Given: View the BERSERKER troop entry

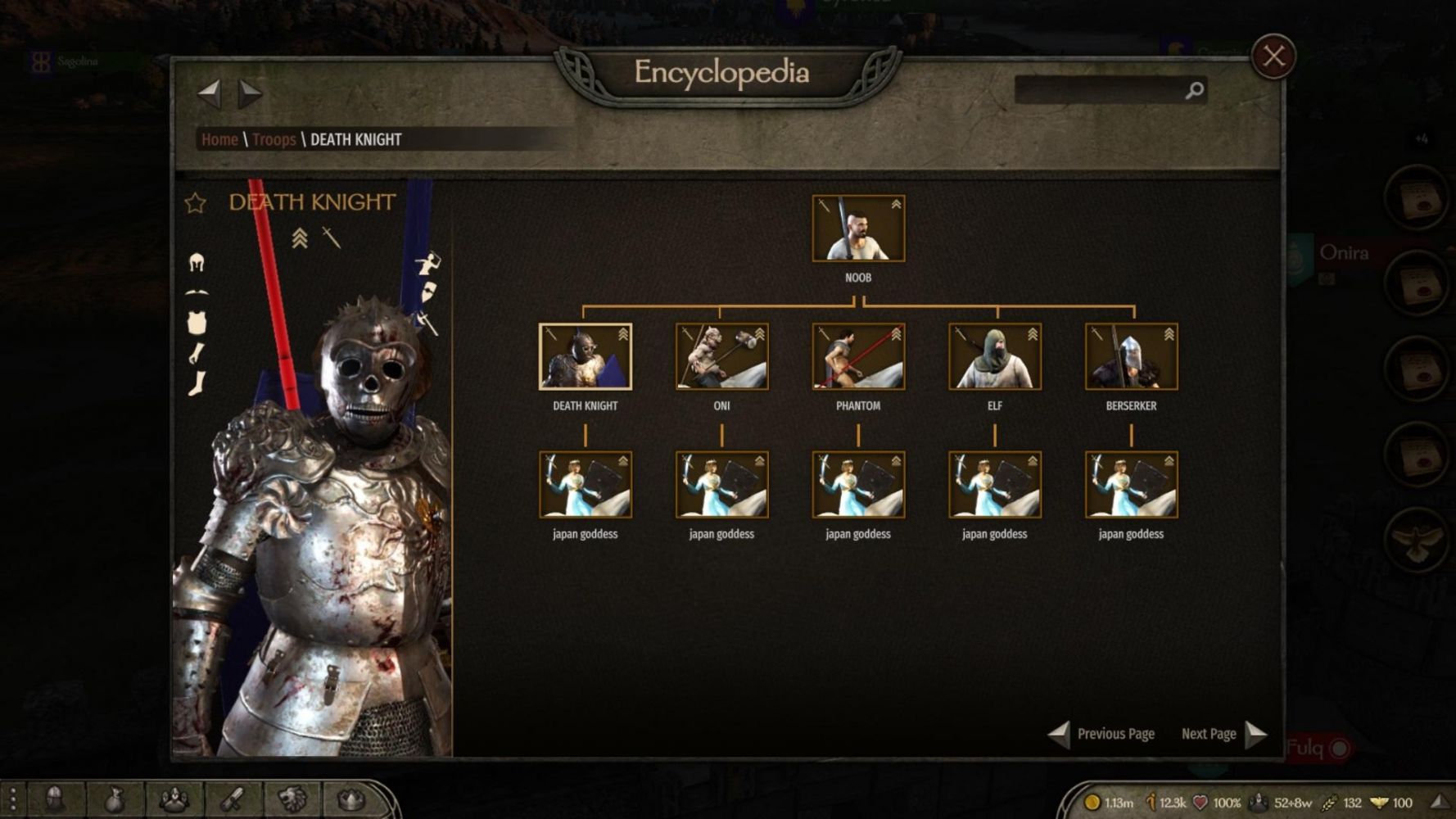Looking at the screenshot, I should (x=1131, y=356).
